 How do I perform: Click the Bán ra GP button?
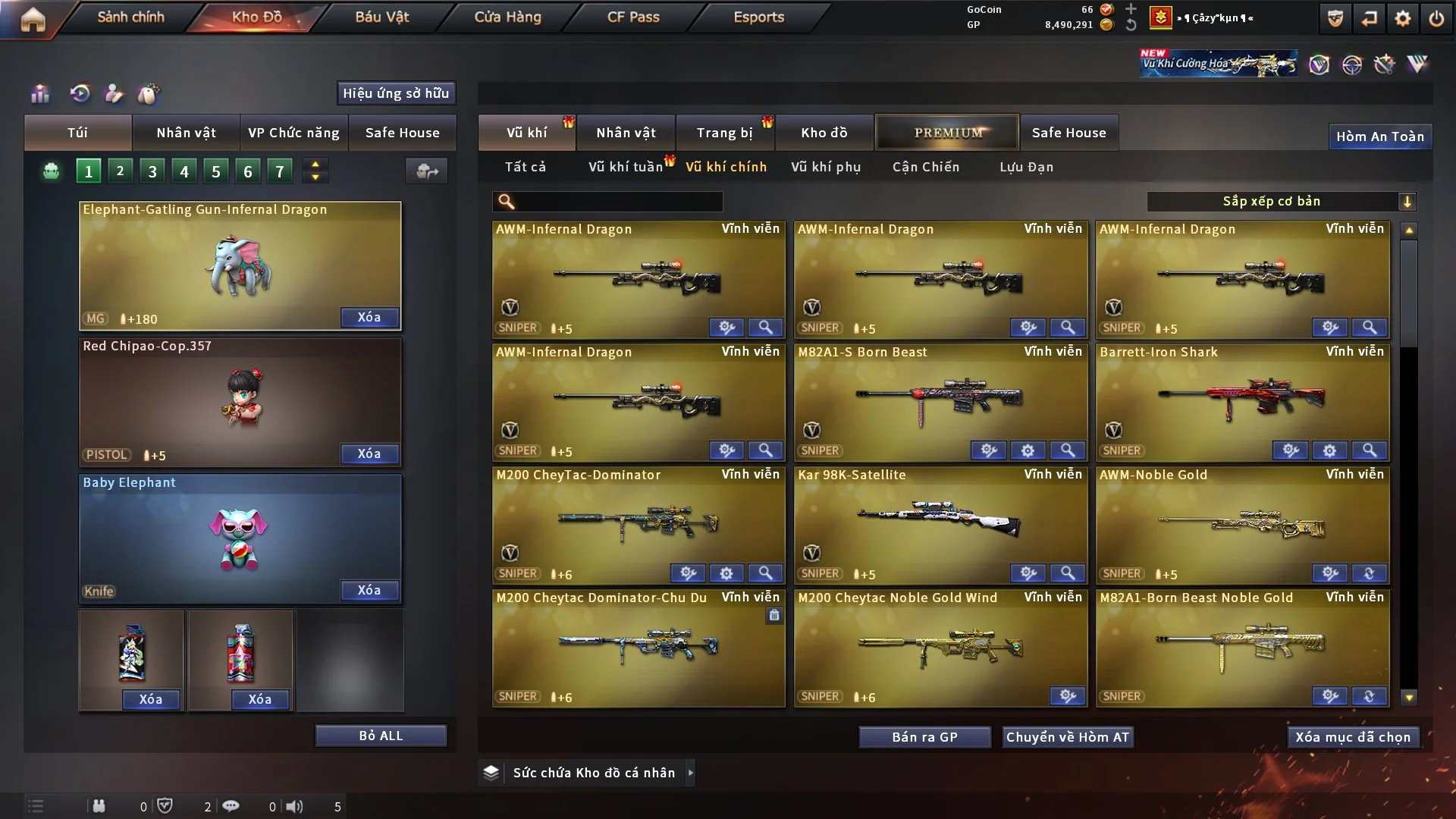pyautogui.click(x=924, y=737)
